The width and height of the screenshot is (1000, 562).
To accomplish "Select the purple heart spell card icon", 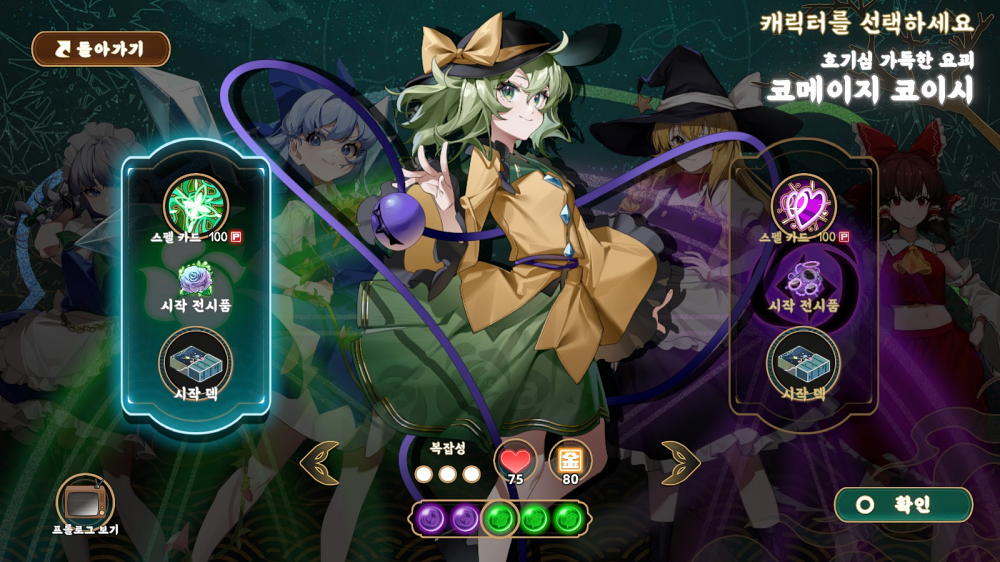I will pos(803,203).
